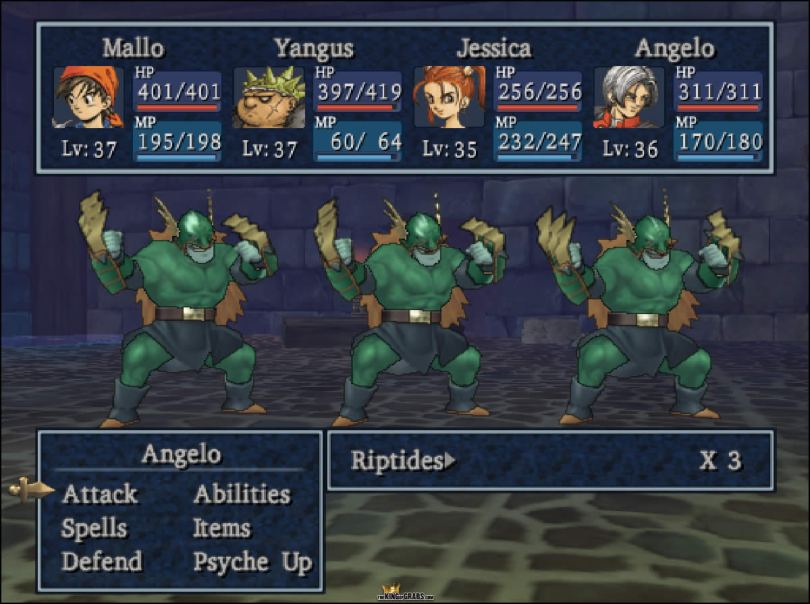Screen dimensions: 810x604
Task: Select the Attack command
Action: tap(100, 494)
